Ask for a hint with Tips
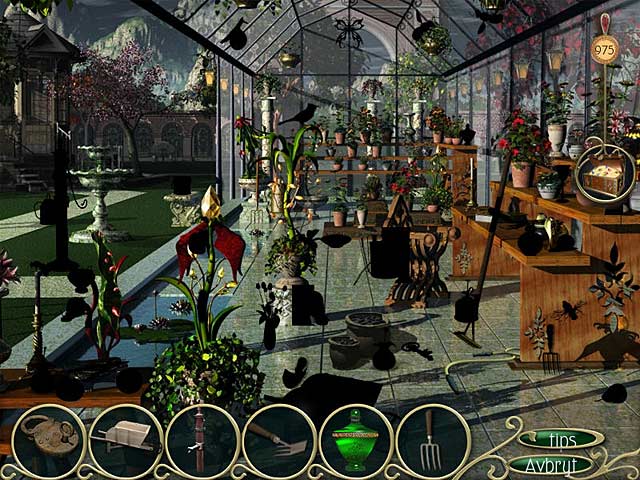Screen dimensions: 640x480 pyautogui.click(x=560, y=439)
